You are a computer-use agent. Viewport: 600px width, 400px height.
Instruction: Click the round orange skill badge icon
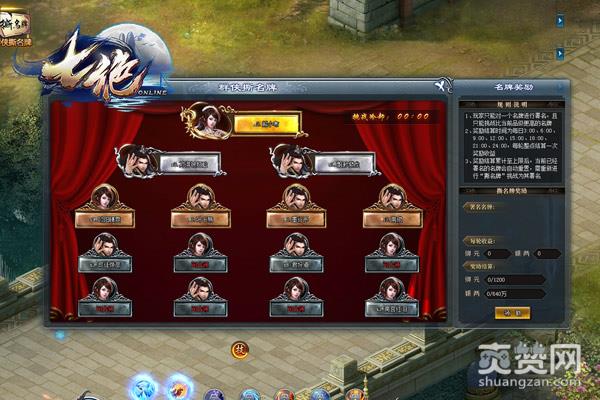(240, 349)
